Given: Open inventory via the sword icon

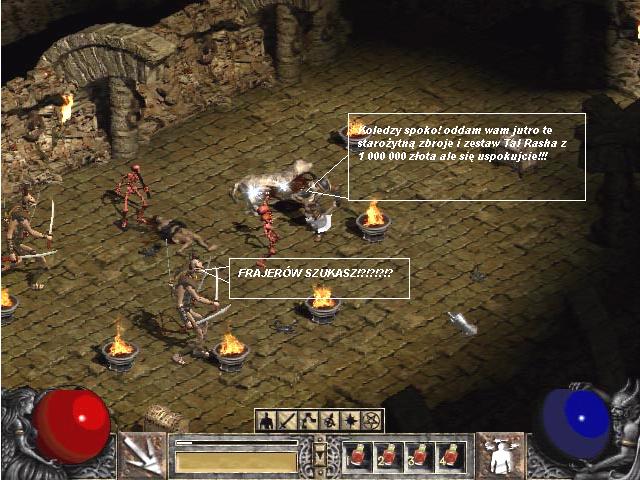Looking at the screenshot, I should (x=286, y=421).
